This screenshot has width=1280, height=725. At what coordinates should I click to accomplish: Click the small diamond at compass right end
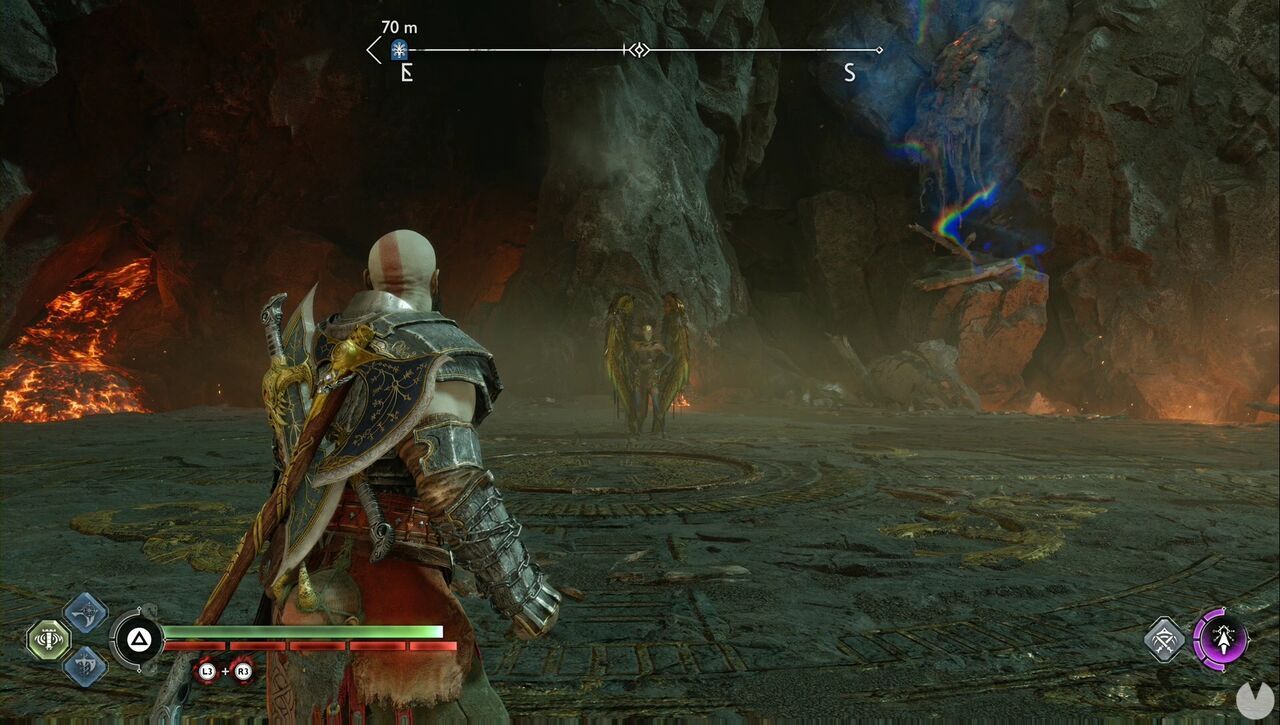point(878,49)
